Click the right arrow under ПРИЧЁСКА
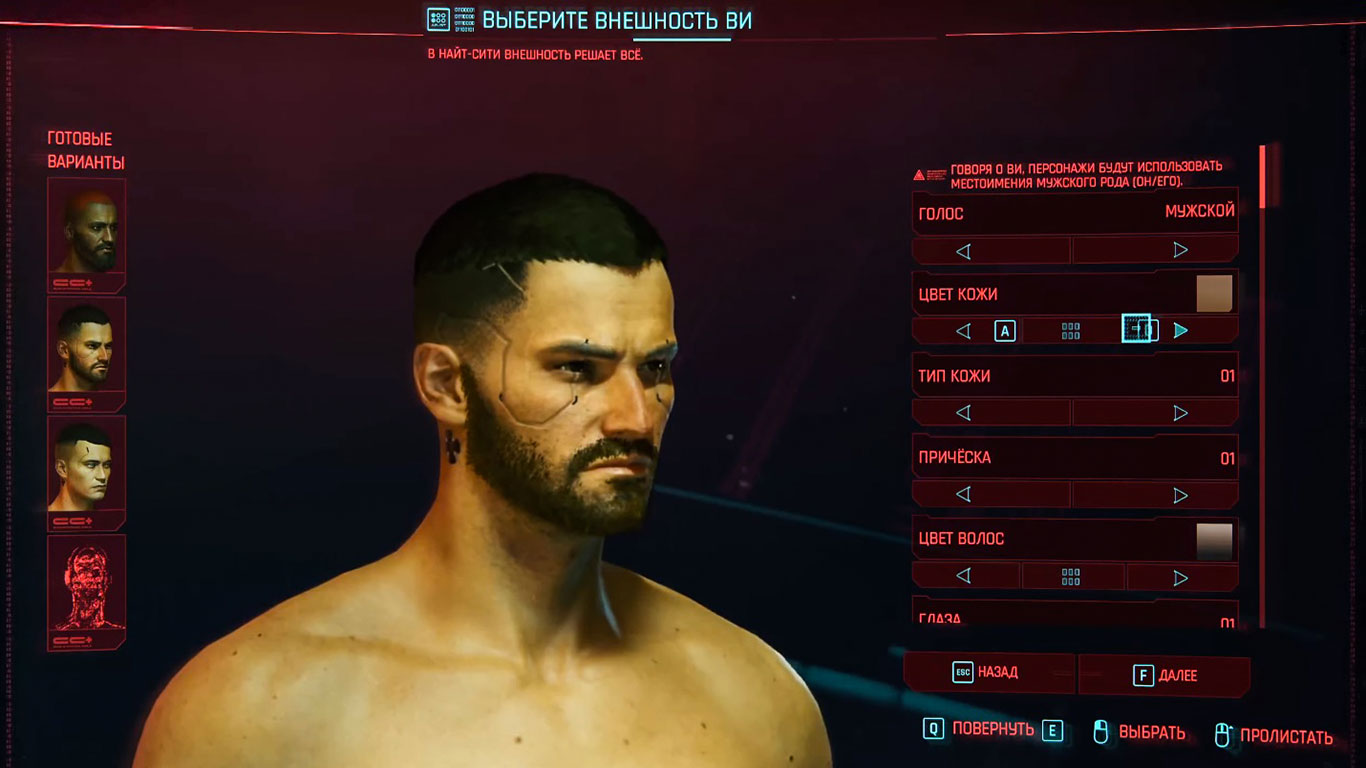Screen dimensions: 1366x768 [x=1180, y=493]
